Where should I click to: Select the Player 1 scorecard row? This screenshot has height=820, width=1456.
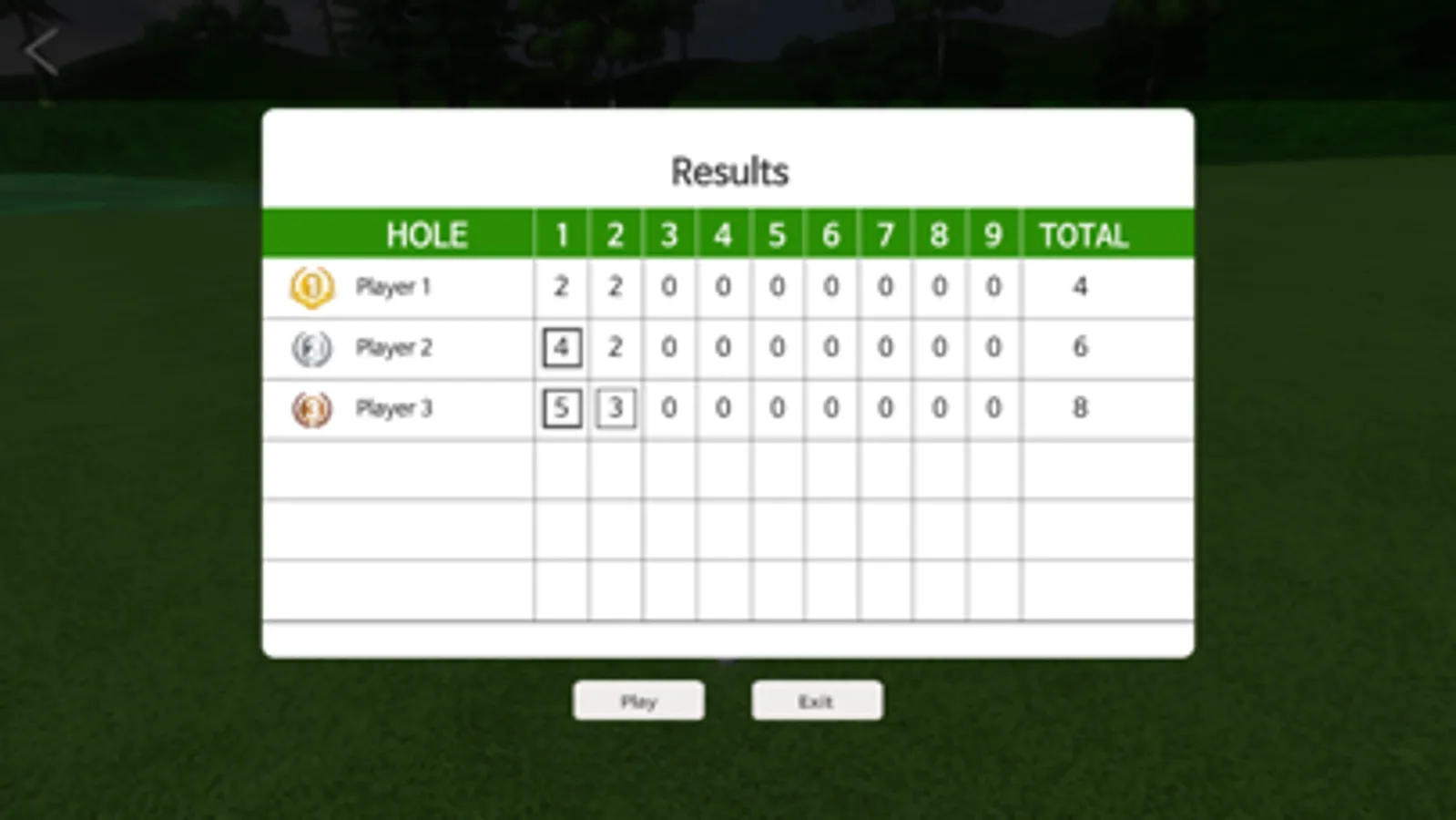coord(393,288)
